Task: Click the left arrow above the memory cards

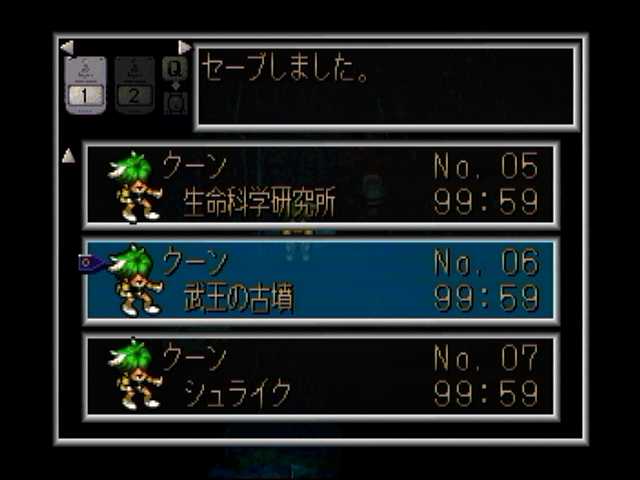Action: [67, 47]
